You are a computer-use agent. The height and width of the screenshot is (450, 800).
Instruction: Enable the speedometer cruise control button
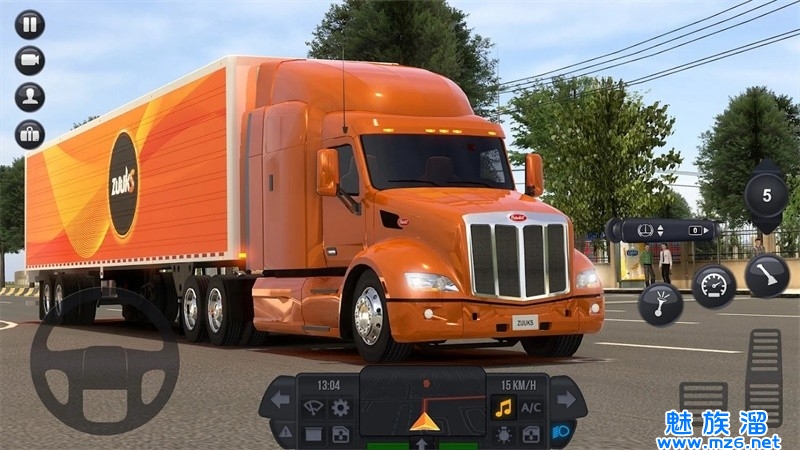(x=713, y=286)
